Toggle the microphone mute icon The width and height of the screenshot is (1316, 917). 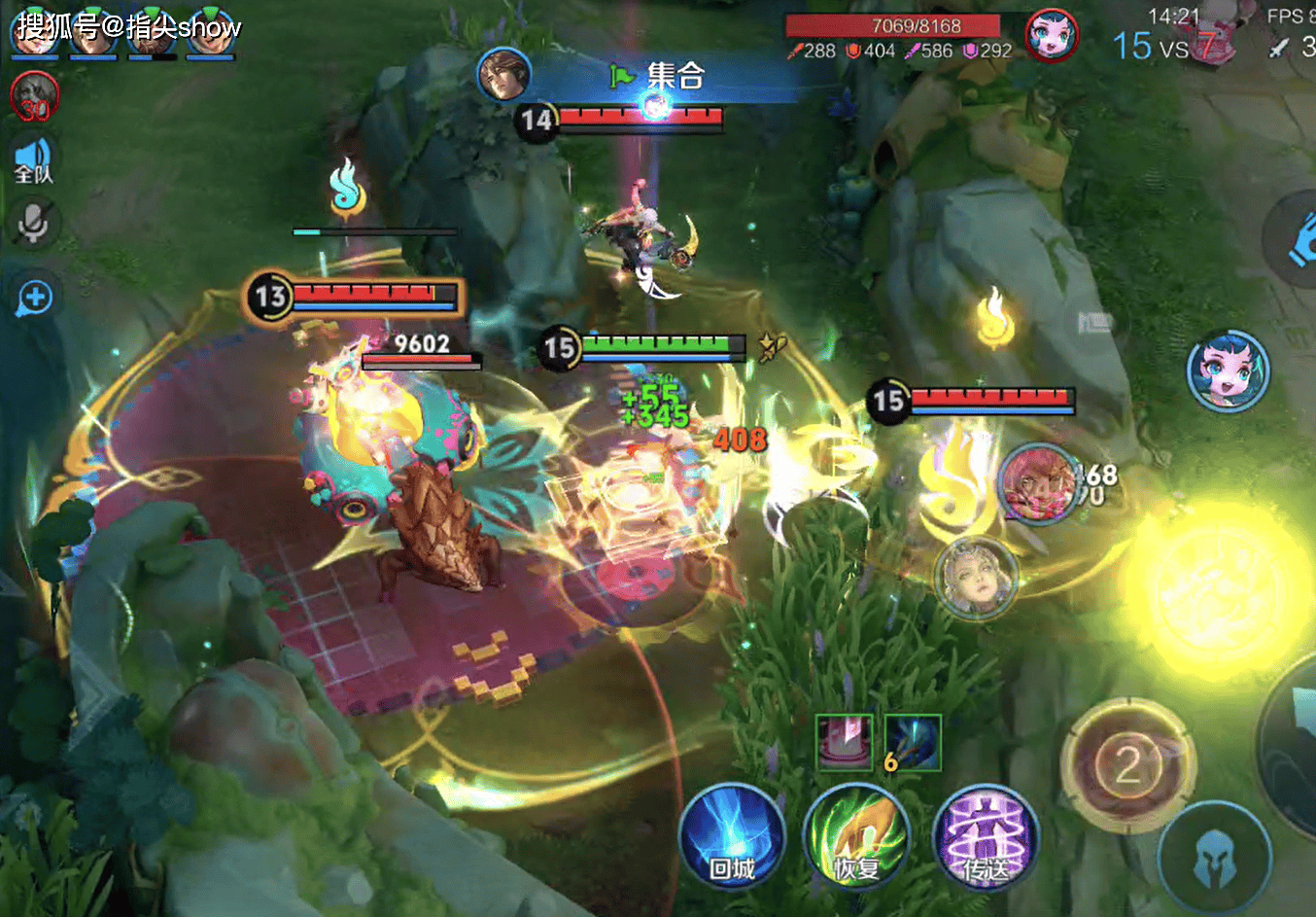(x=33, y=224)
